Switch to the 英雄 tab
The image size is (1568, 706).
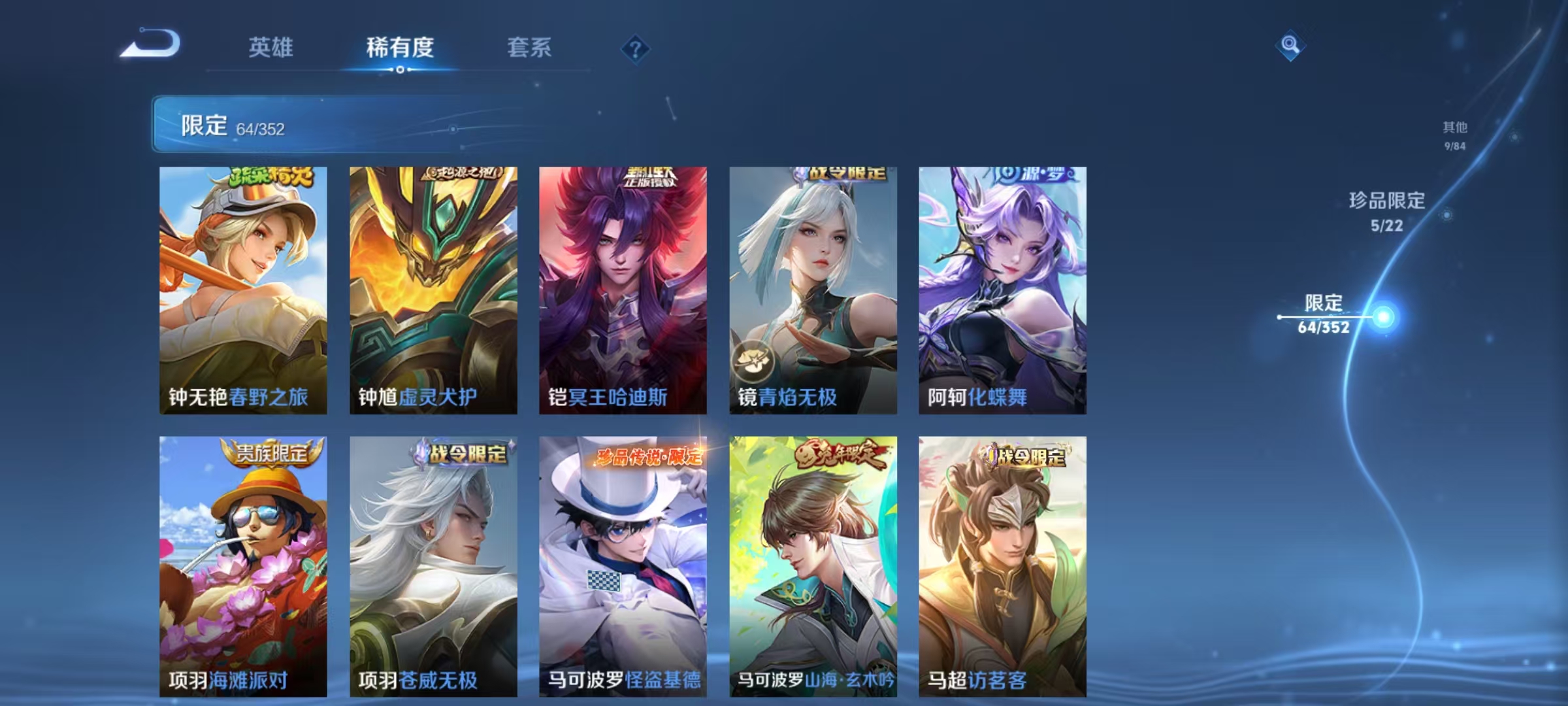click(272, 47)
